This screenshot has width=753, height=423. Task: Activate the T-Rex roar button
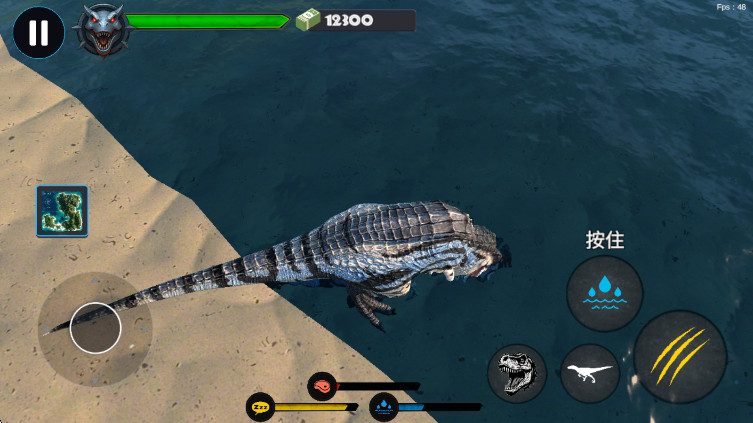click(517, 373)
